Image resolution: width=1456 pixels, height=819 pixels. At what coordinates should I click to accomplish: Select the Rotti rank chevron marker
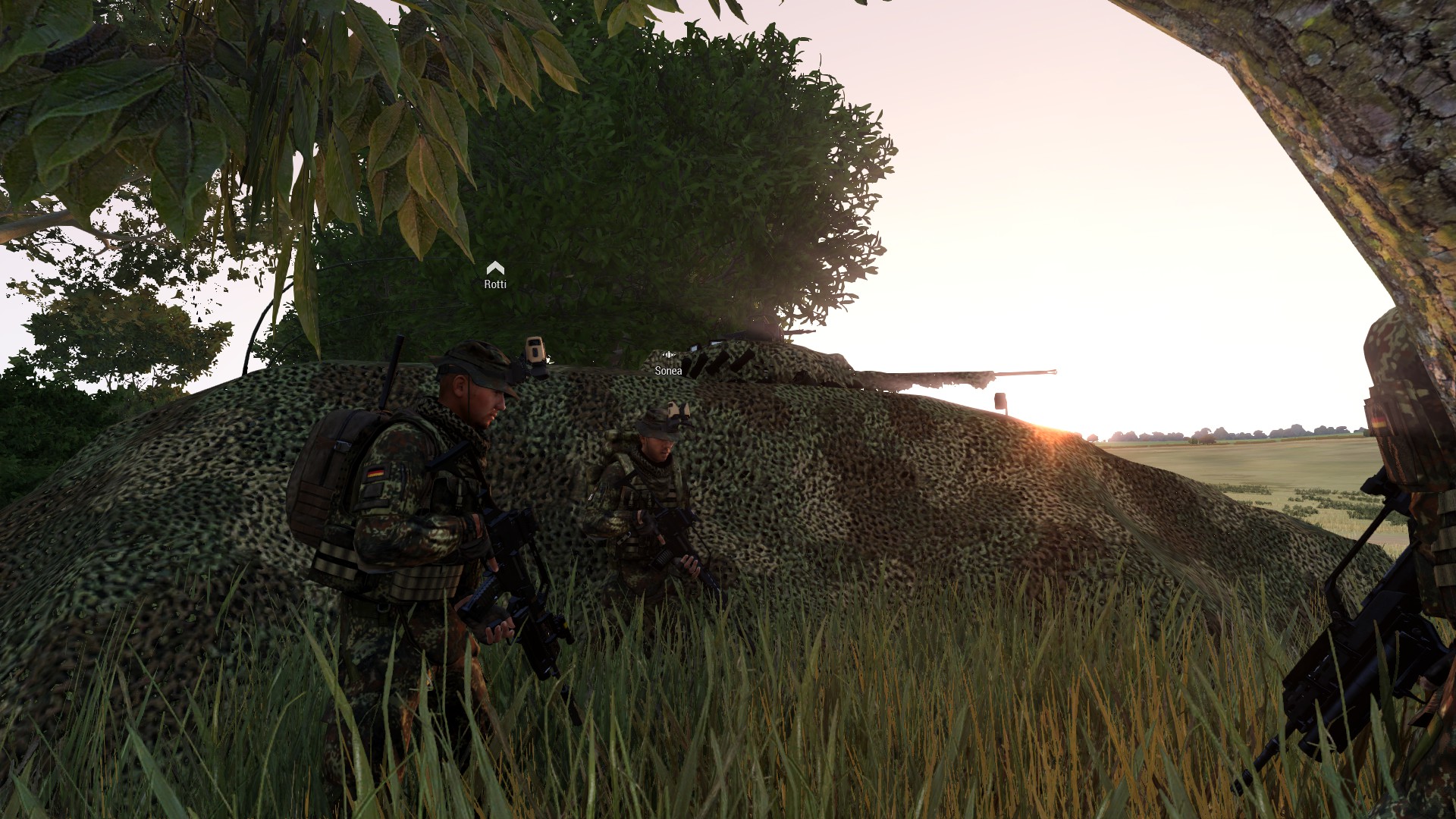(495, 268)
